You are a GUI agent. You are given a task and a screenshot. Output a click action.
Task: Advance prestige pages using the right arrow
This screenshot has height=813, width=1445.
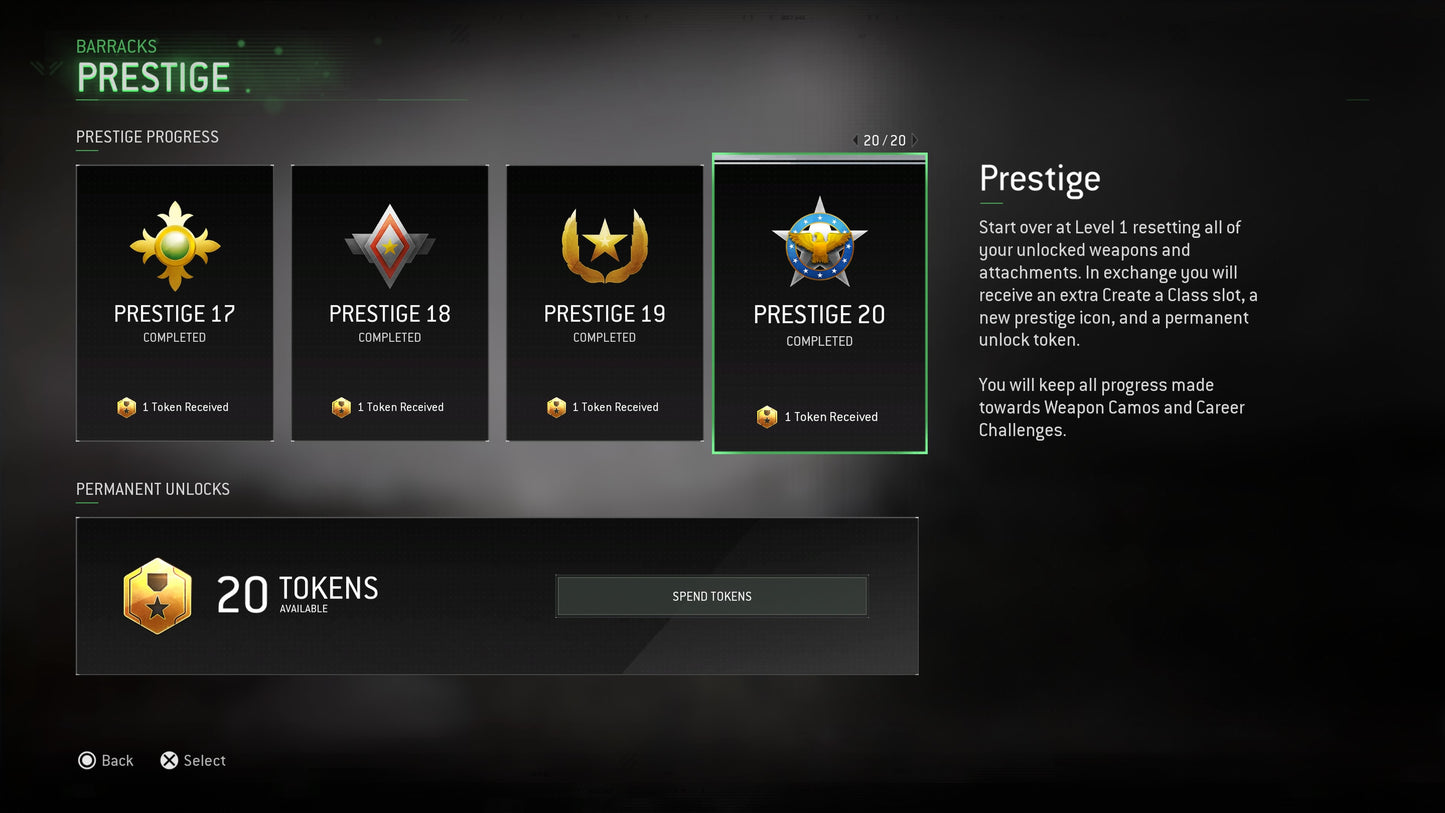tap(913, 140)
